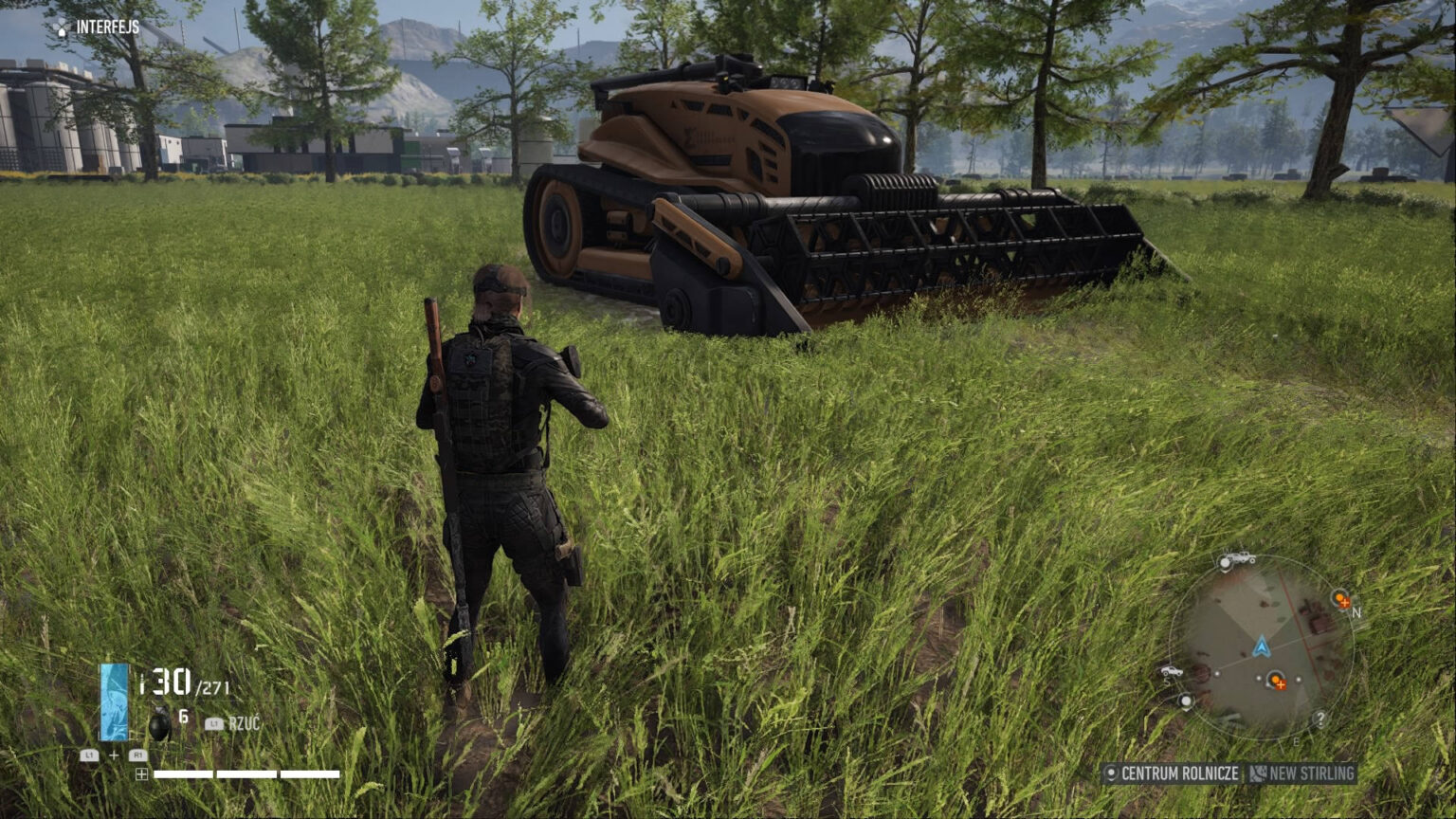Click the circular marker icon before CENTRUM ROLNICZE

click(1112, 772)
